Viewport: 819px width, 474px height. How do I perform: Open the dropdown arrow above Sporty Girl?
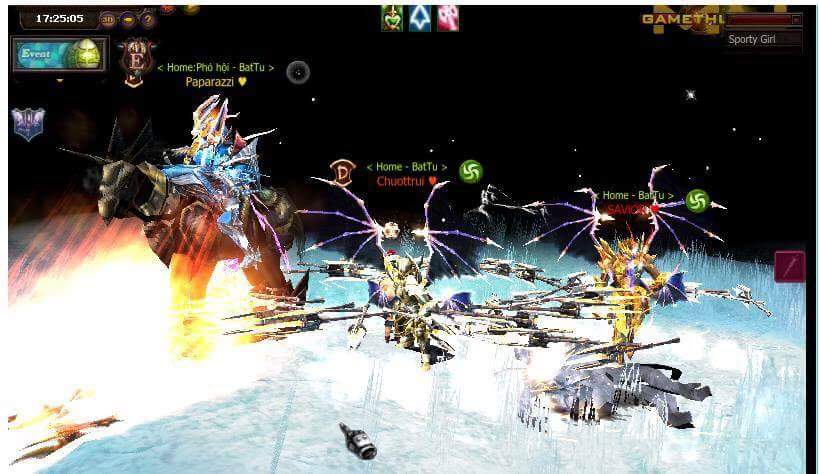pos(796,19)
